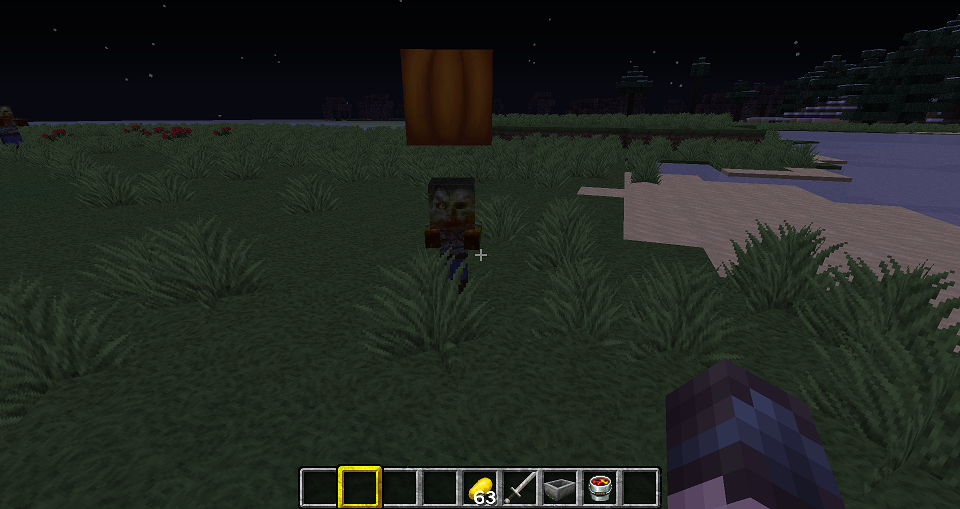The height and width of the screenshot is (509, 960).
Task: Click the yellow-highlighted empty hotbar slot
Action: pyautogui.click(x=359, y=488)
